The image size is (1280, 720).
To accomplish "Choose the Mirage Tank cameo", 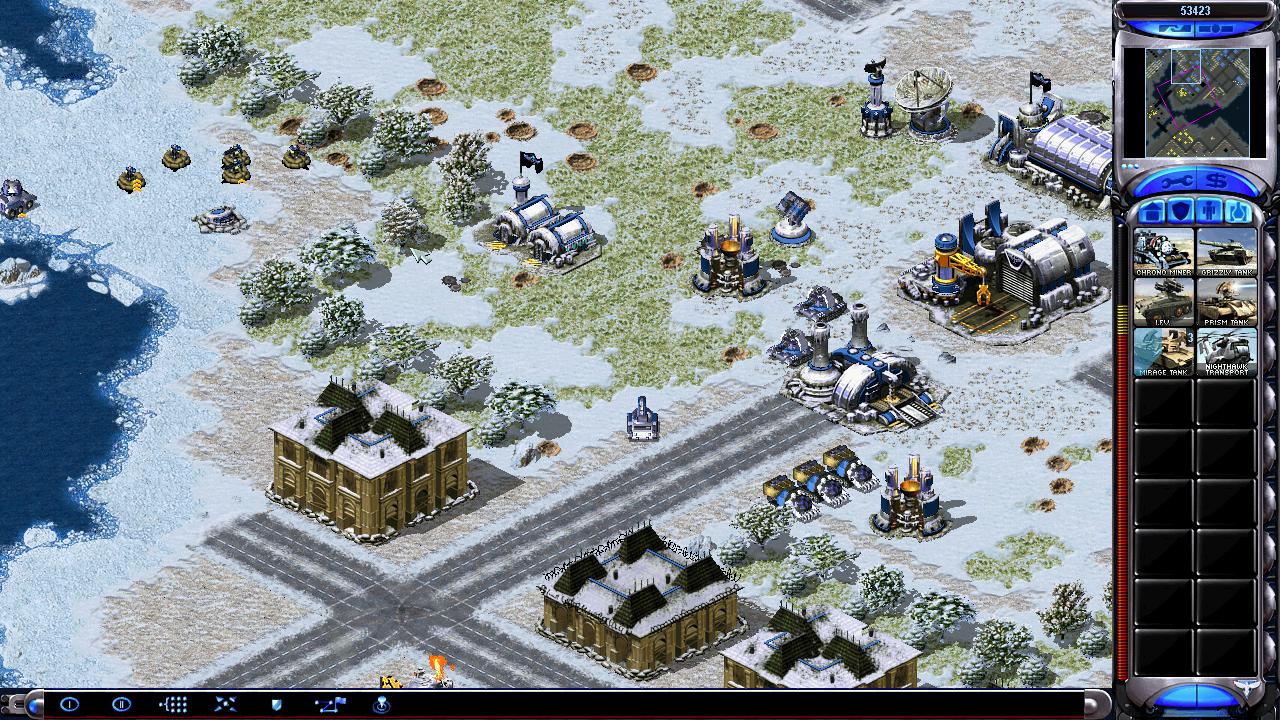I will point(1163,352).
